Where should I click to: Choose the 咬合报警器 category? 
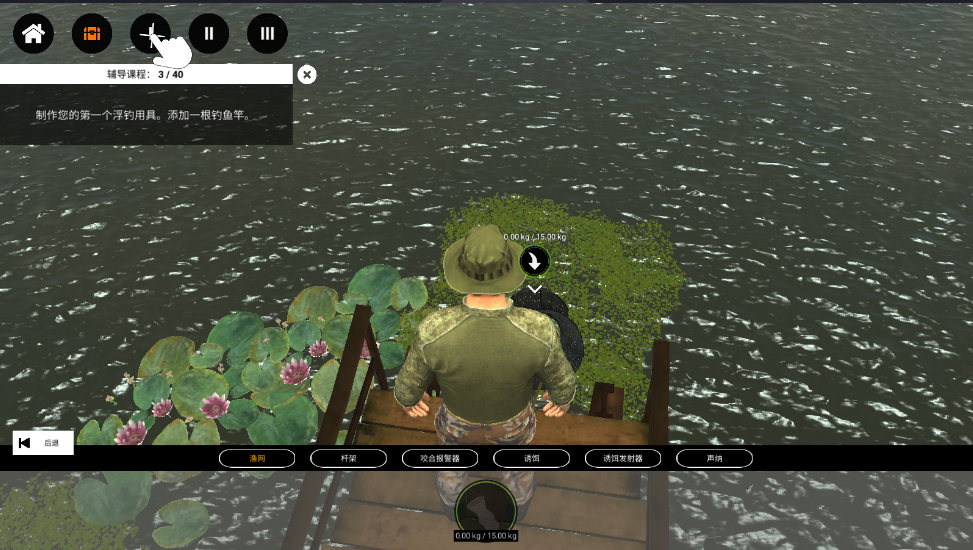(440, 458)
